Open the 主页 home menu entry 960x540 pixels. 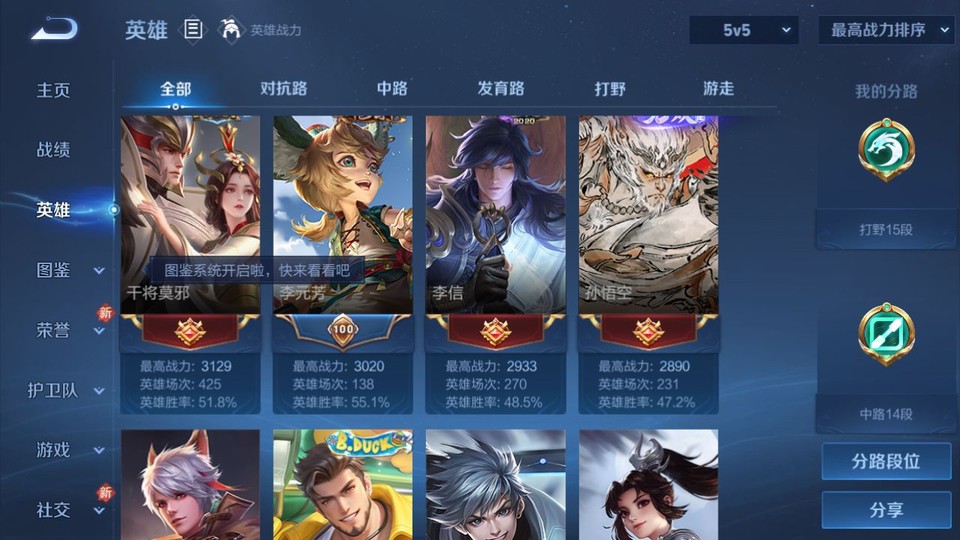pyautogui.click(x=54, y=90)
